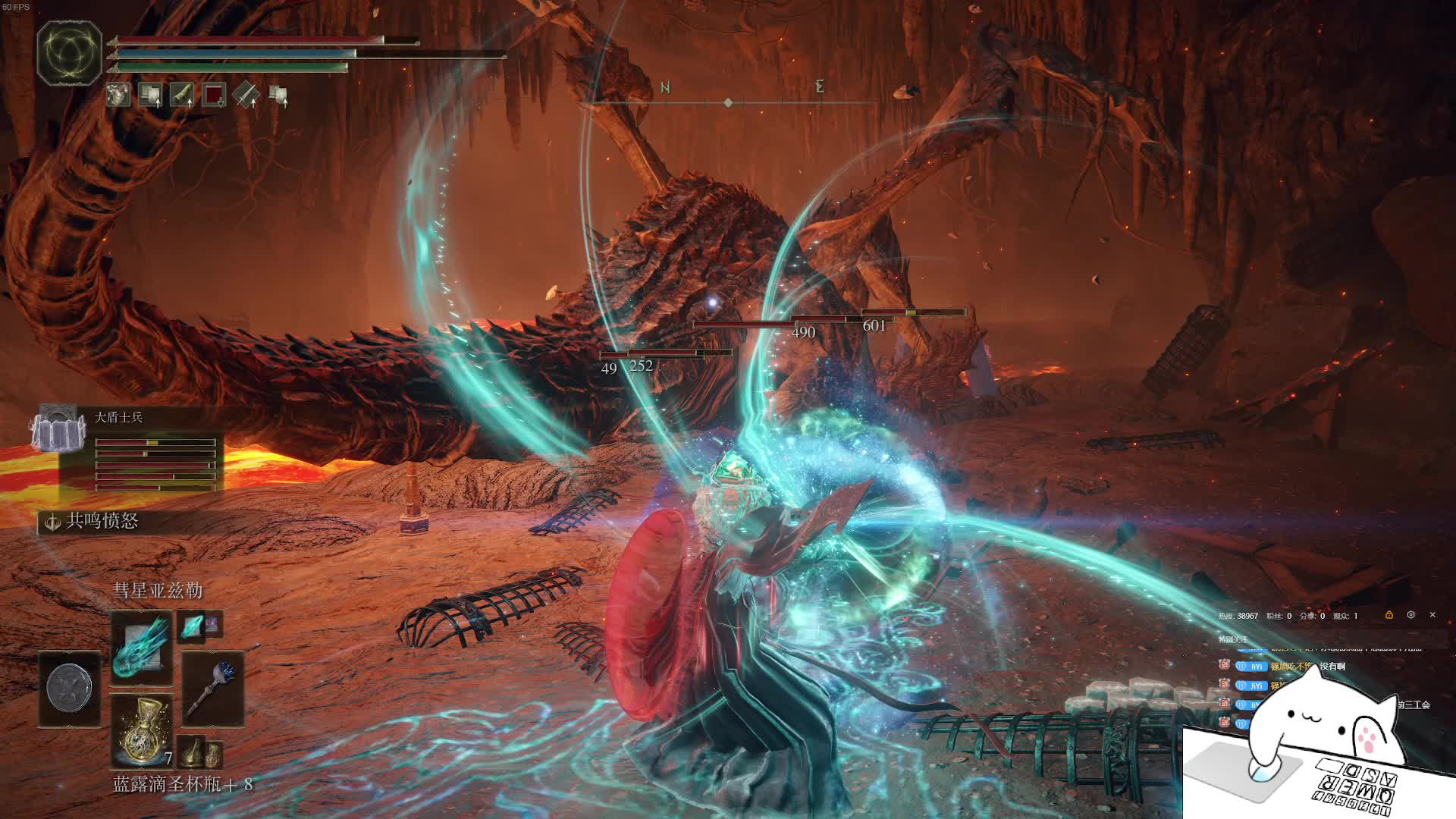Click the round silver shield slot
Viewport: 1456px width, 819px height.
pyautogui.click(x=69, y=689)
